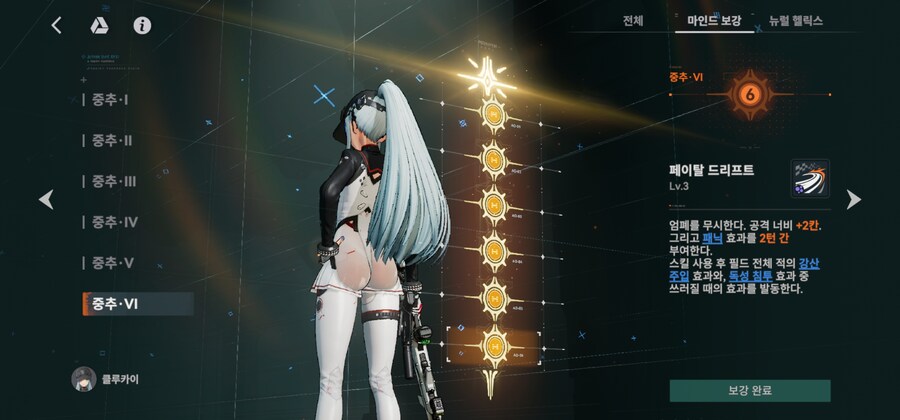900x420 pixels.
Task: Pick the 중추·V entry
Action: [x=112, y=263]
